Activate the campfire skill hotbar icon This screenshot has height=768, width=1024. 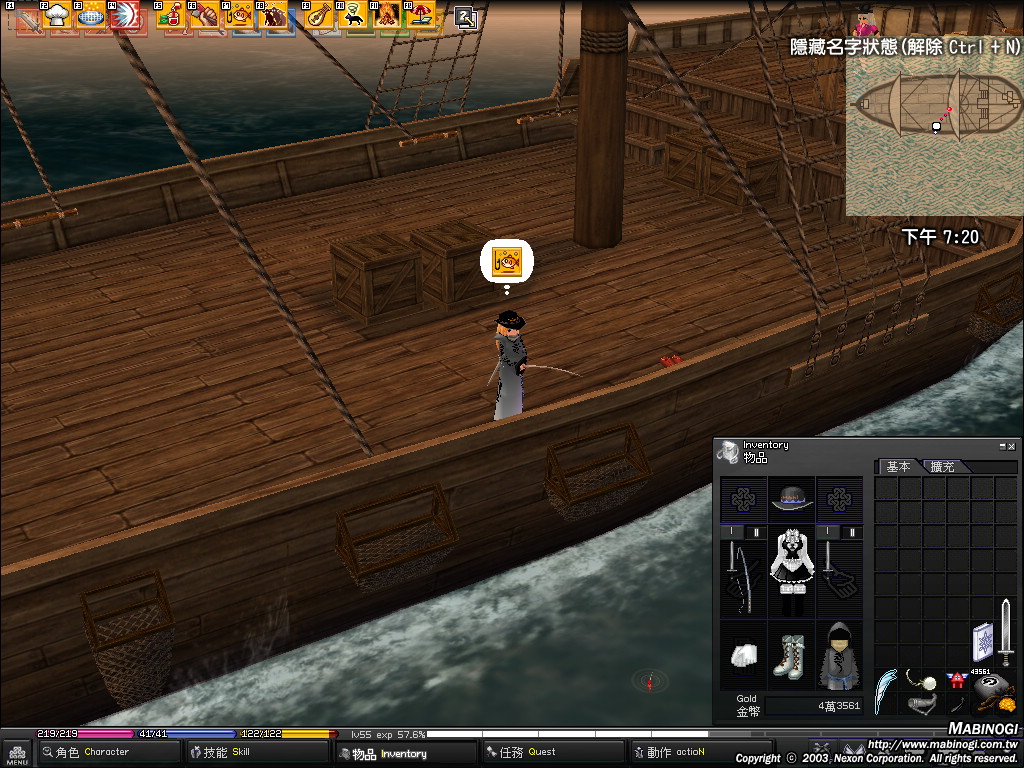point(387,16)
